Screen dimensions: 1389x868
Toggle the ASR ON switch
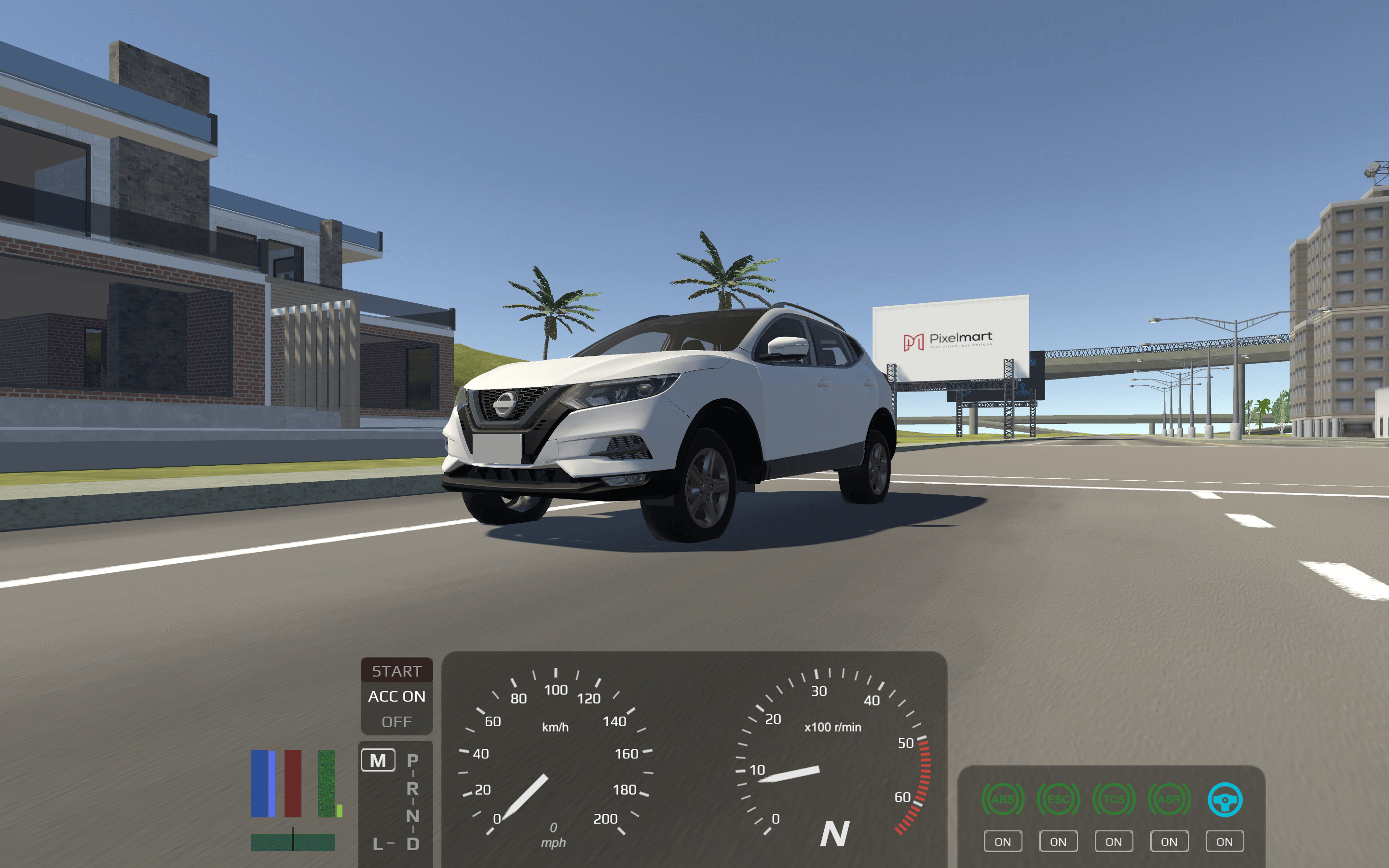1169,841
